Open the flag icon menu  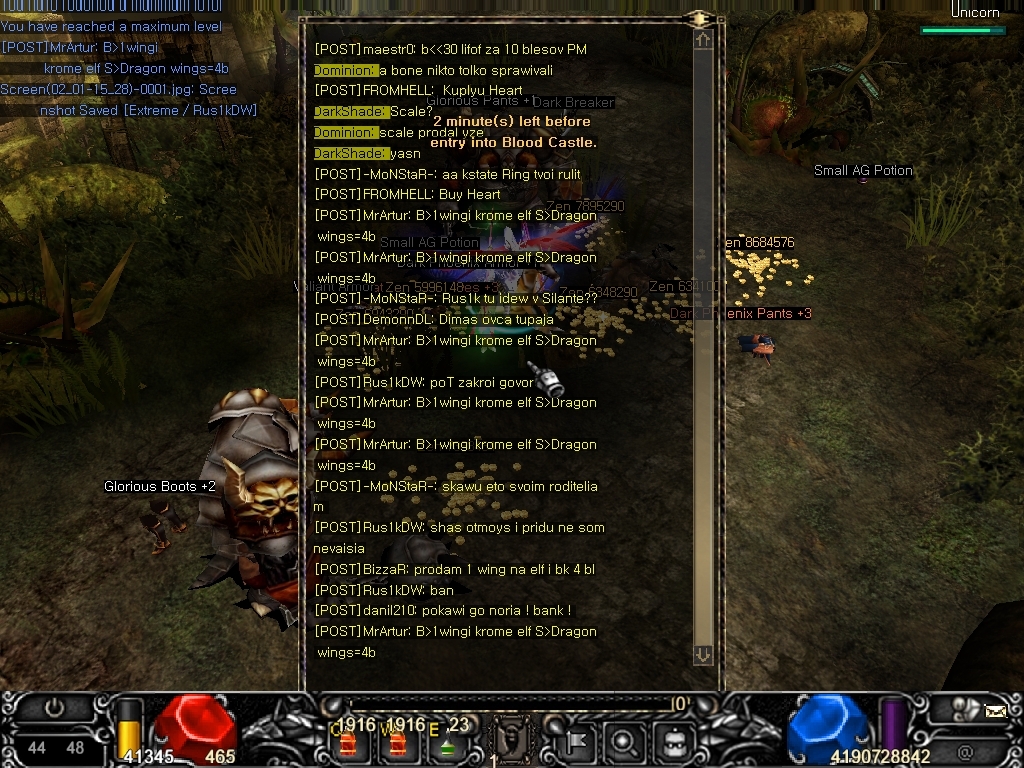click(x=576, y=742)
